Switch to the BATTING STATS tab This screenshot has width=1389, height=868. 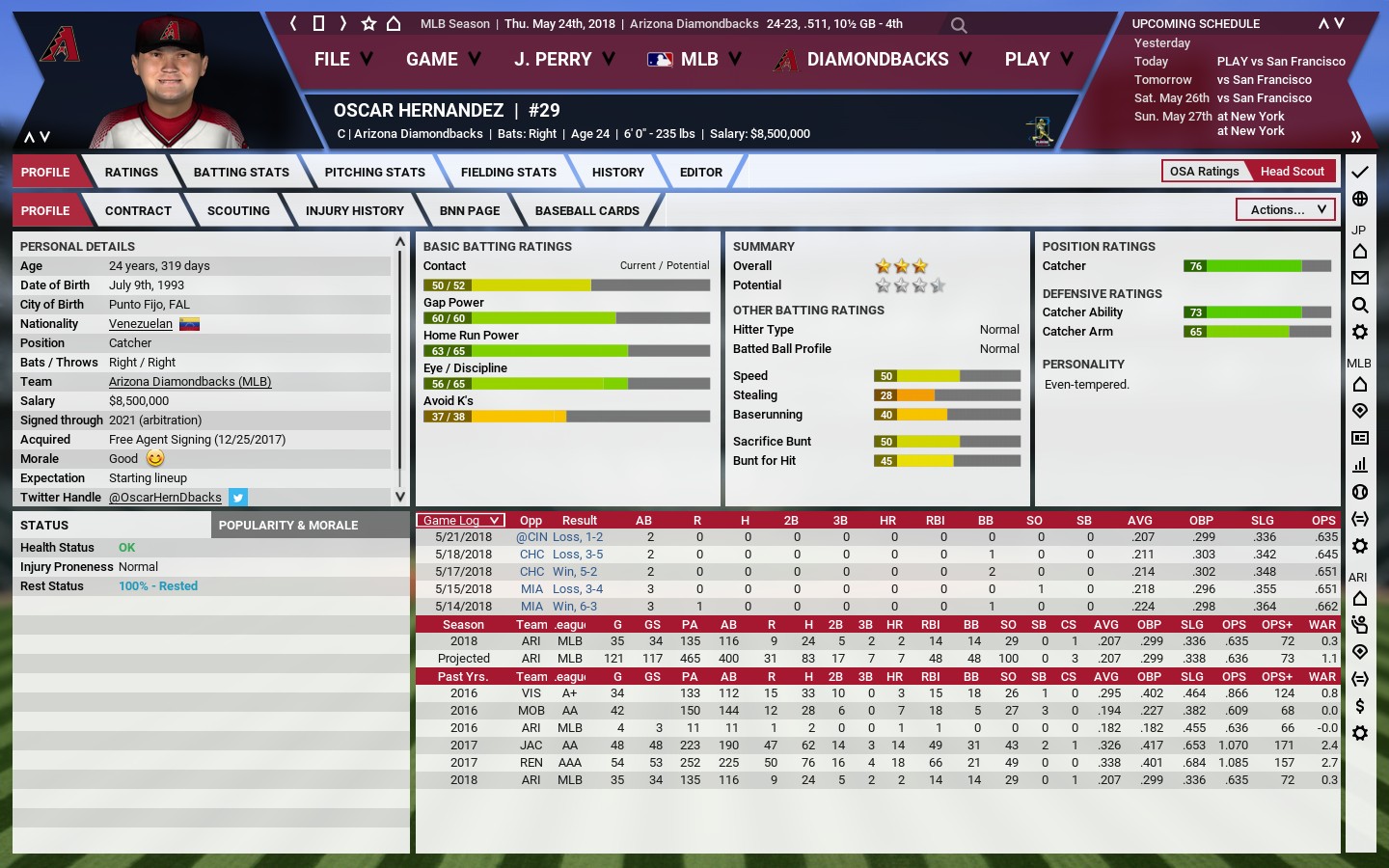pos(241,173)
